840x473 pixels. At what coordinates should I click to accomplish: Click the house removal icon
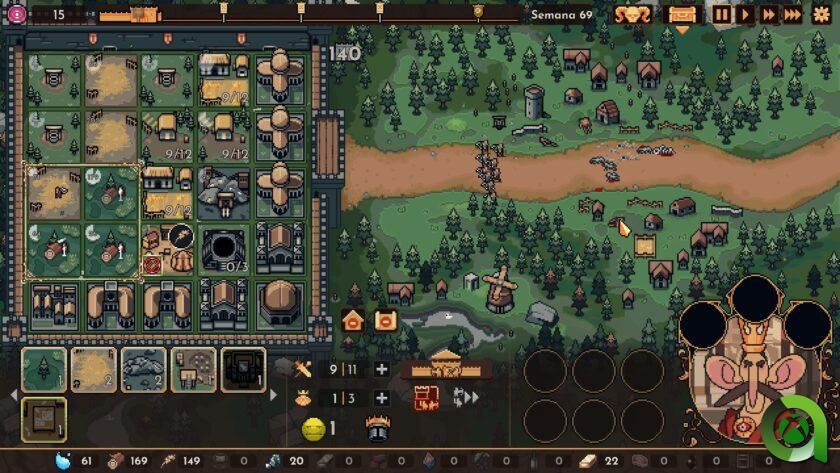pos(353,320)
